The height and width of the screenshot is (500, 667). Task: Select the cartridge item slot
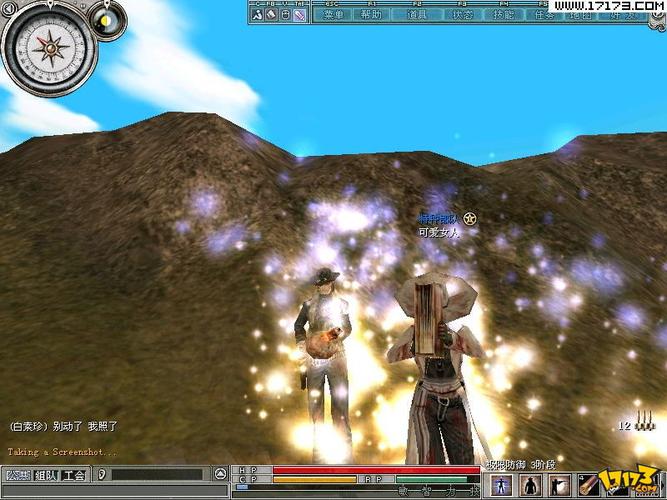coord(588,485)
